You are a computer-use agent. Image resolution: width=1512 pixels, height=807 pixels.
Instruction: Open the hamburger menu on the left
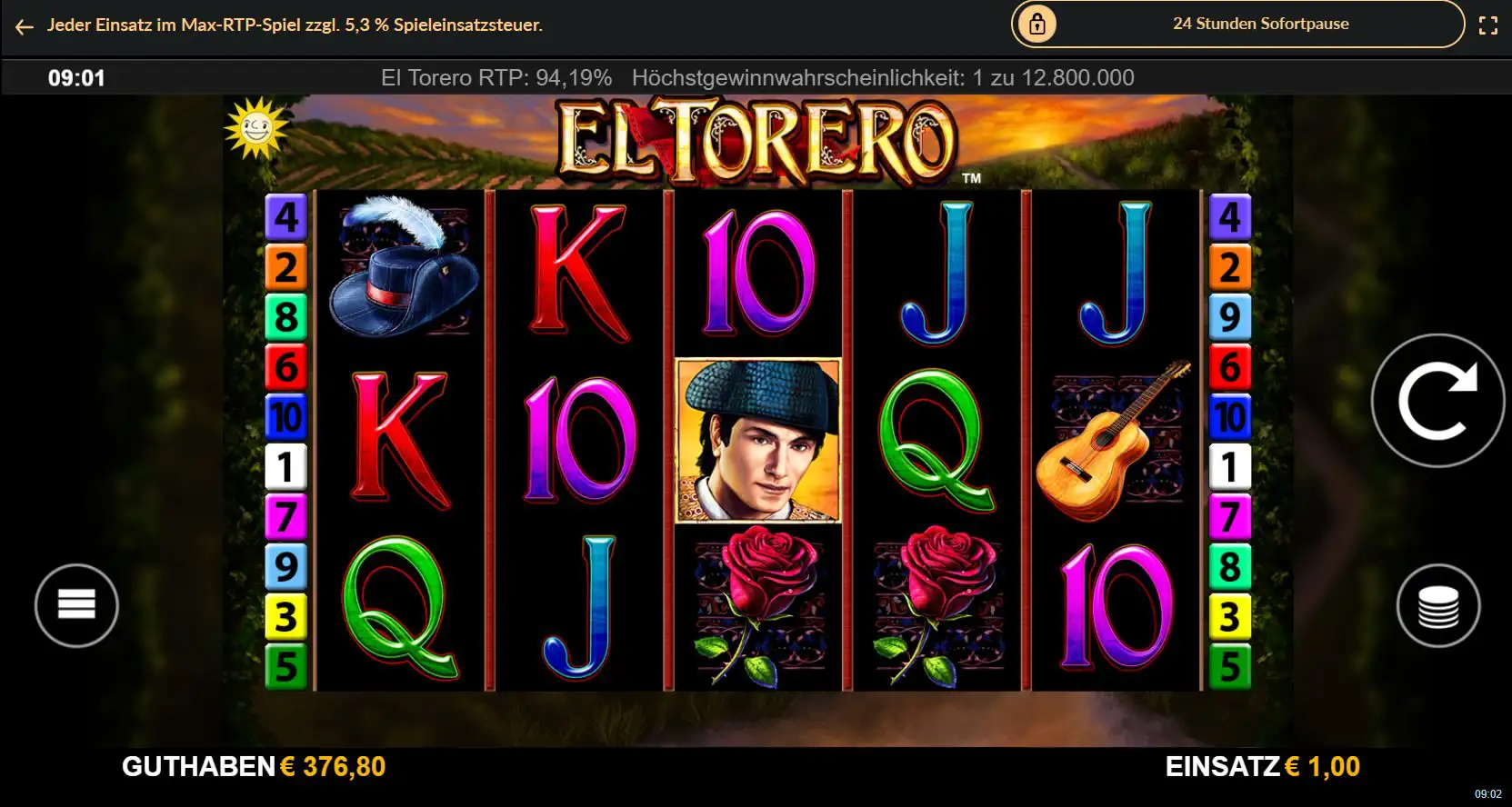tap(76, 605)
